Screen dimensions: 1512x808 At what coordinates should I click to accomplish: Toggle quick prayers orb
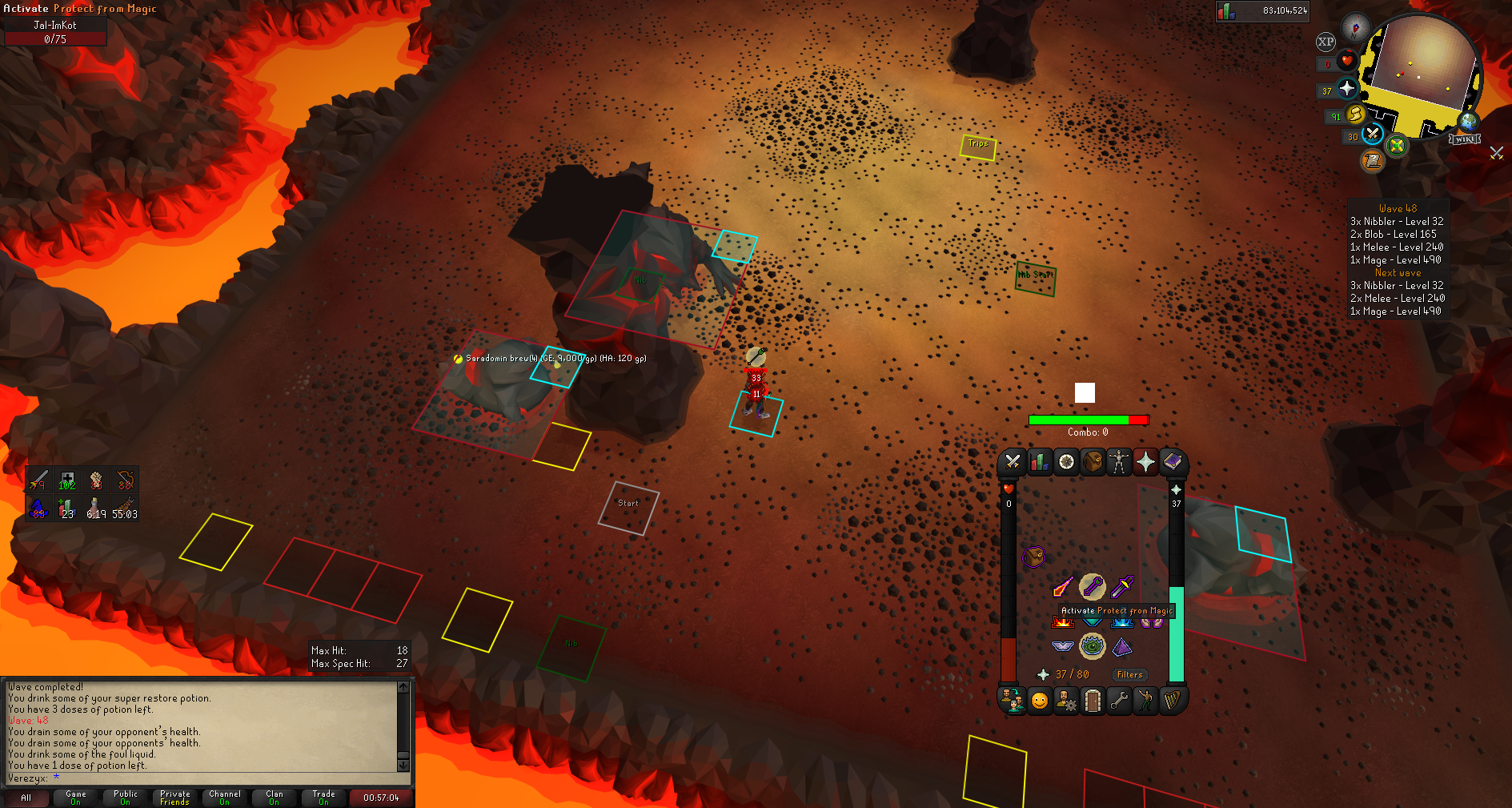[x=1347, y=89]
